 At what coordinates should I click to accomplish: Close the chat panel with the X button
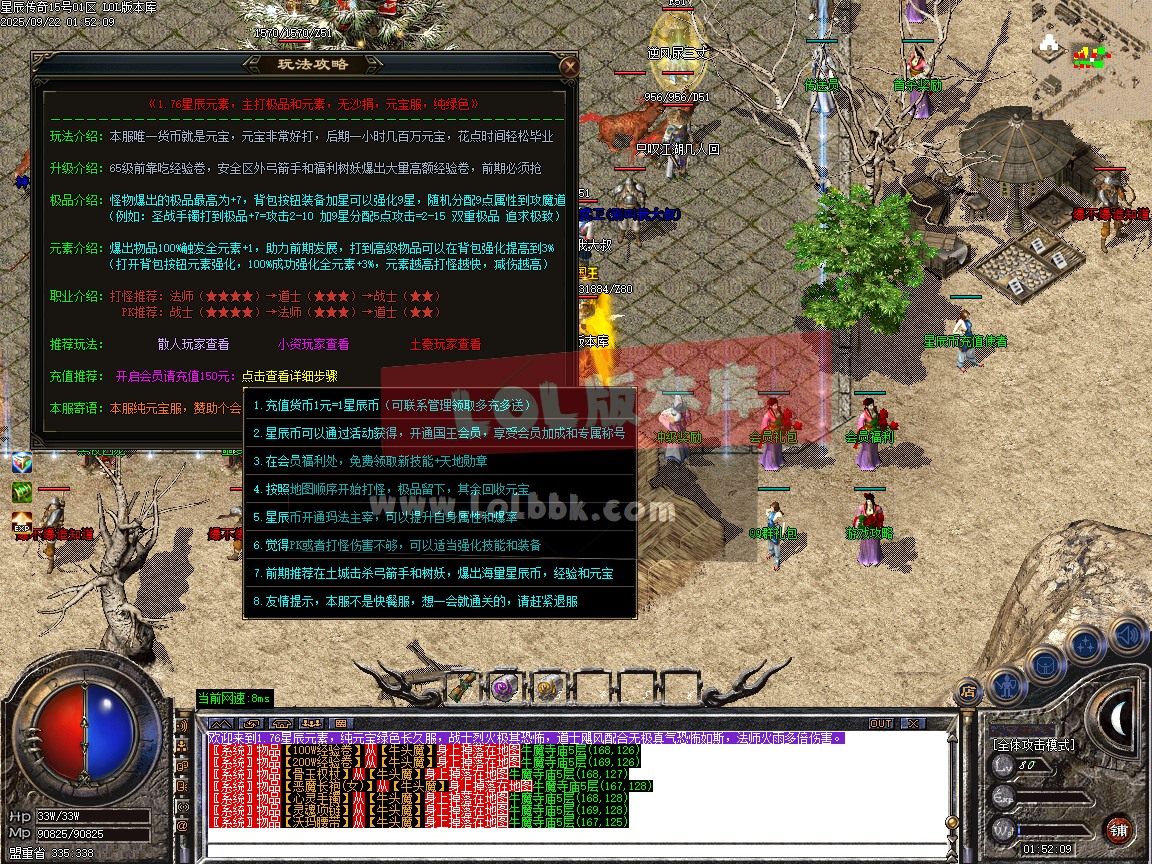pyautogui.click(x=911, y=723)
